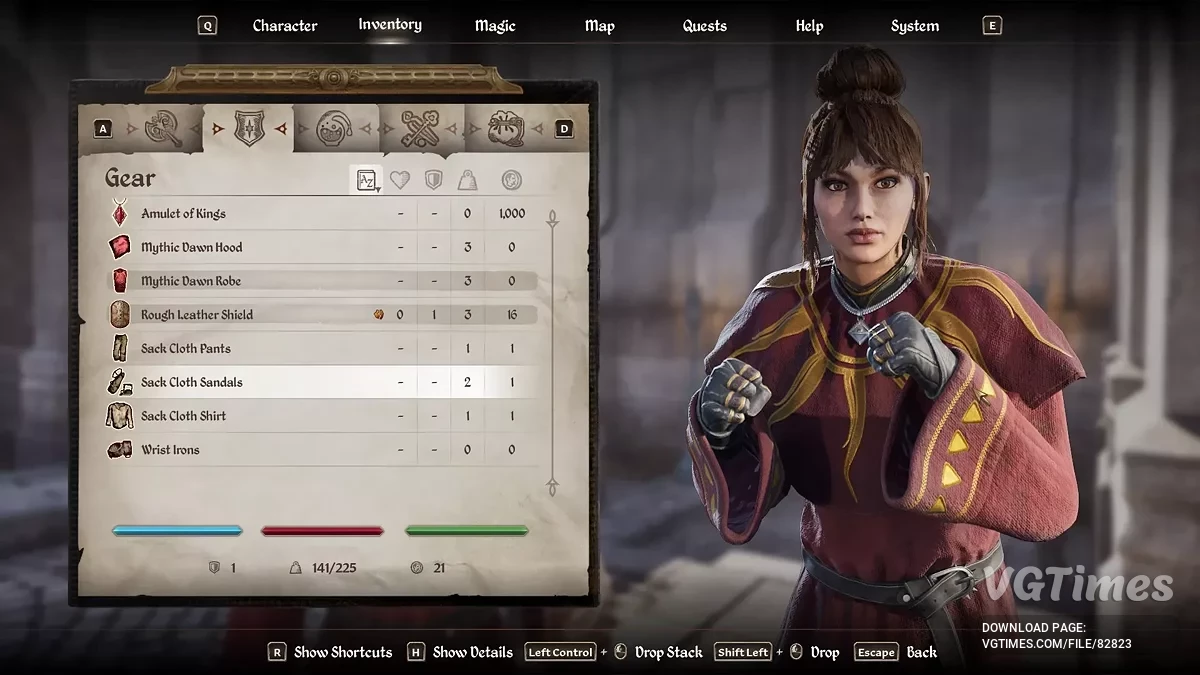Image resolution: width=1200 pixels, height=675 pixels.
Task: Switch to the Magic menu
Action: pyautogui.click(x=495, y=26)
